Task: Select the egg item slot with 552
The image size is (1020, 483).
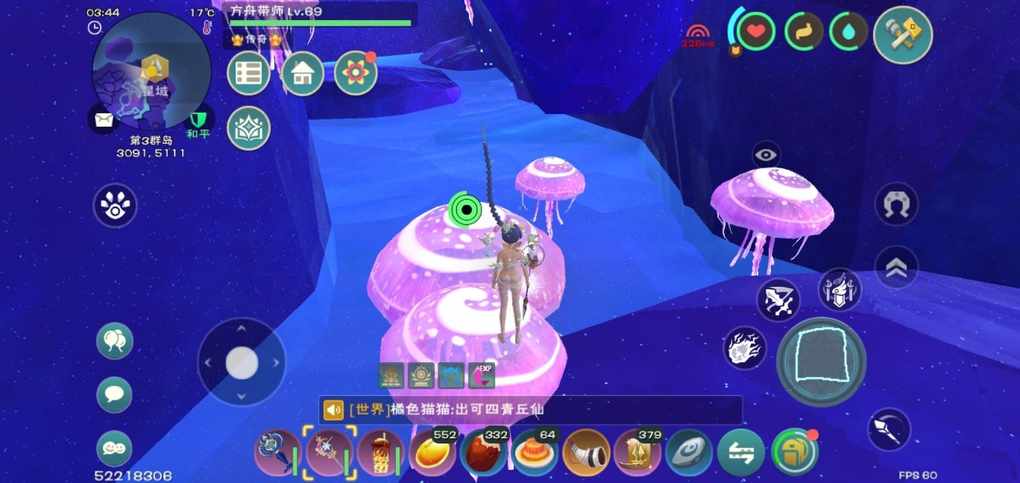Action: (433, 453)
